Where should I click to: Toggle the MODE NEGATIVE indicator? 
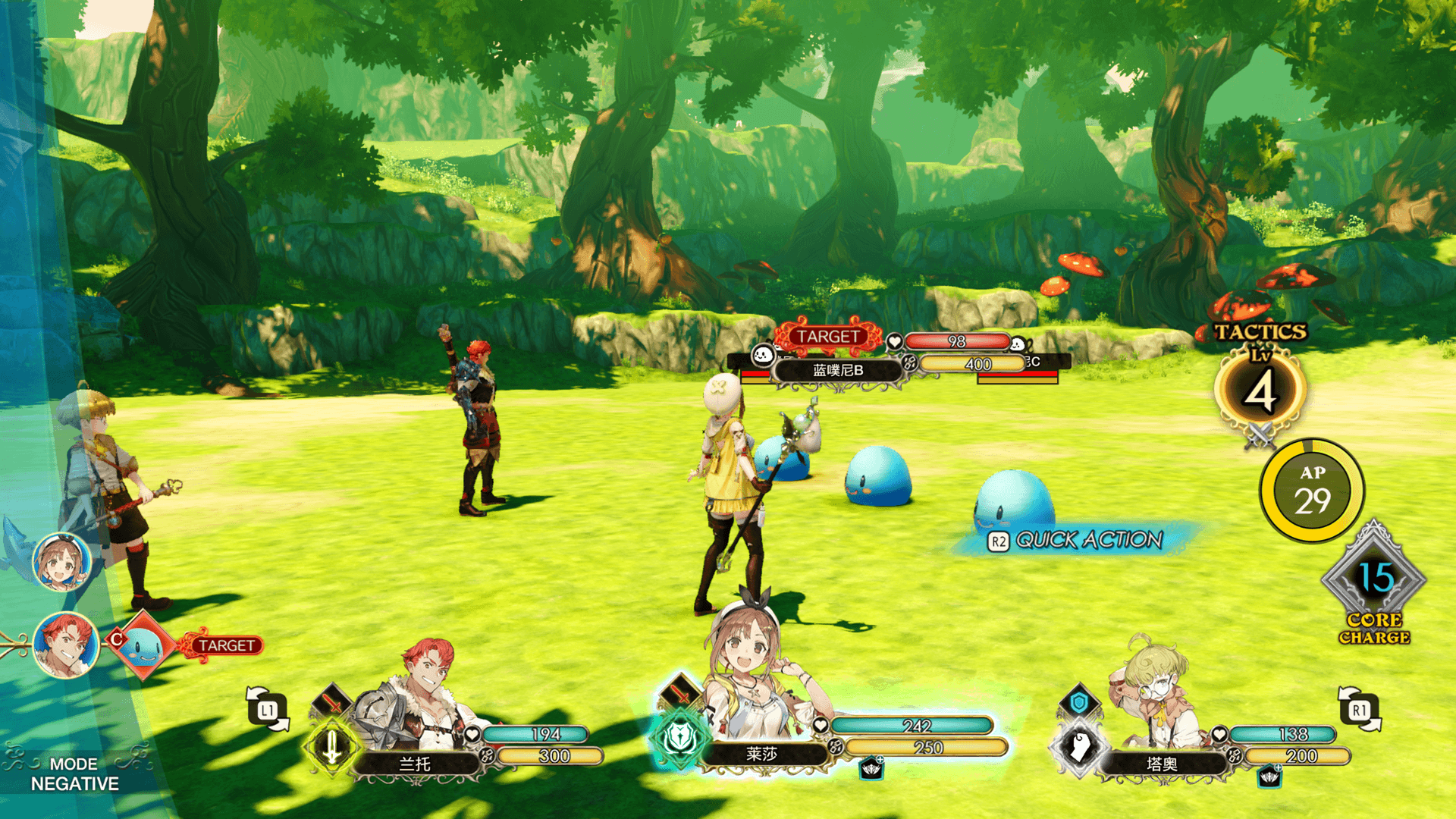74,773
